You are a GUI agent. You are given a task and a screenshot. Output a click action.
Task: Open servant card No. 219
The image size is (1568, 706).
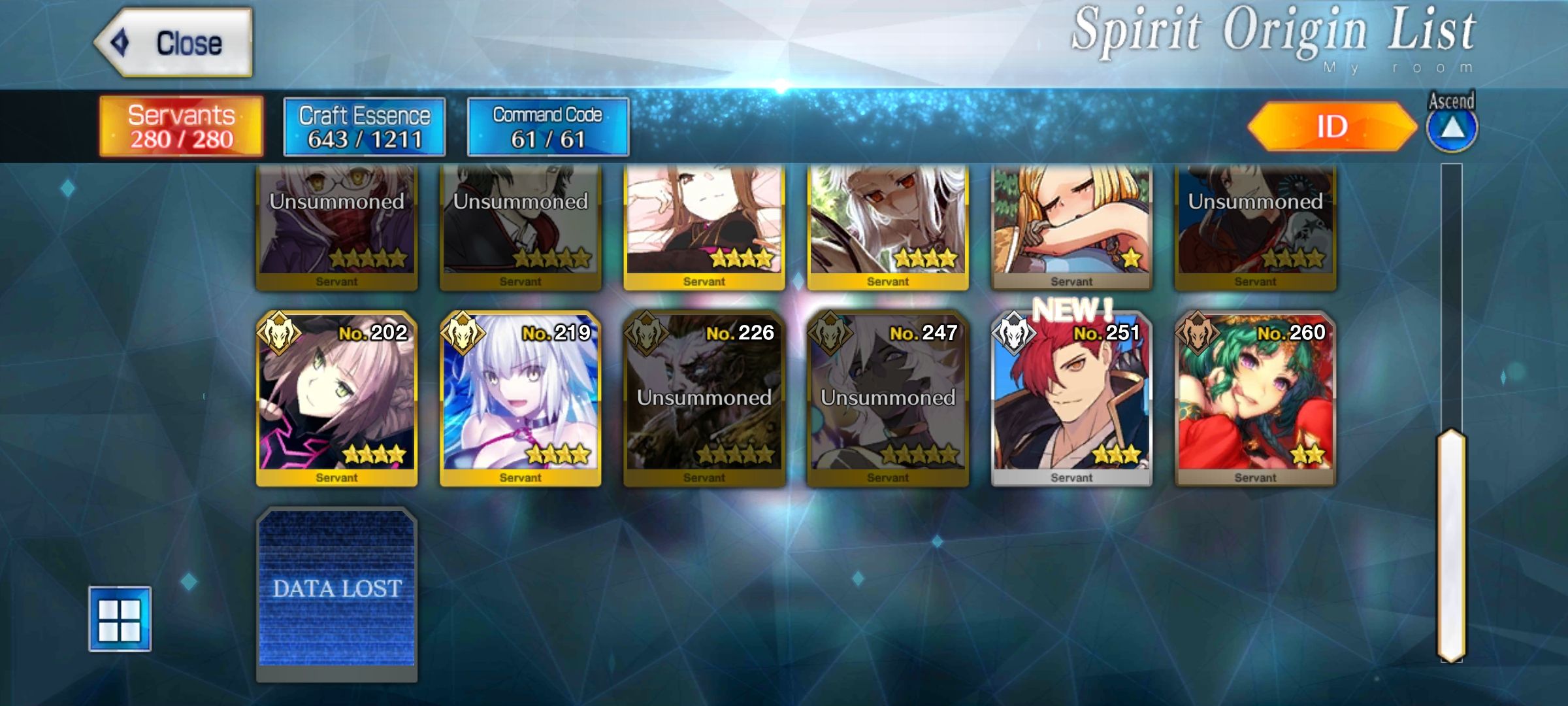click(x=520, y=399)
